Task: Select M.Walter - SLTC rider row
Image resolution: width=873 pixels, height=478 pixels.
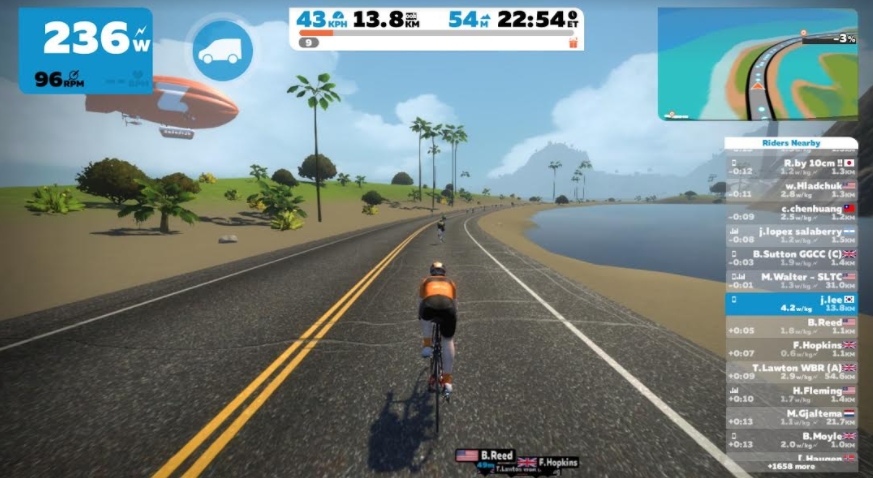Action: coord(791,280)
